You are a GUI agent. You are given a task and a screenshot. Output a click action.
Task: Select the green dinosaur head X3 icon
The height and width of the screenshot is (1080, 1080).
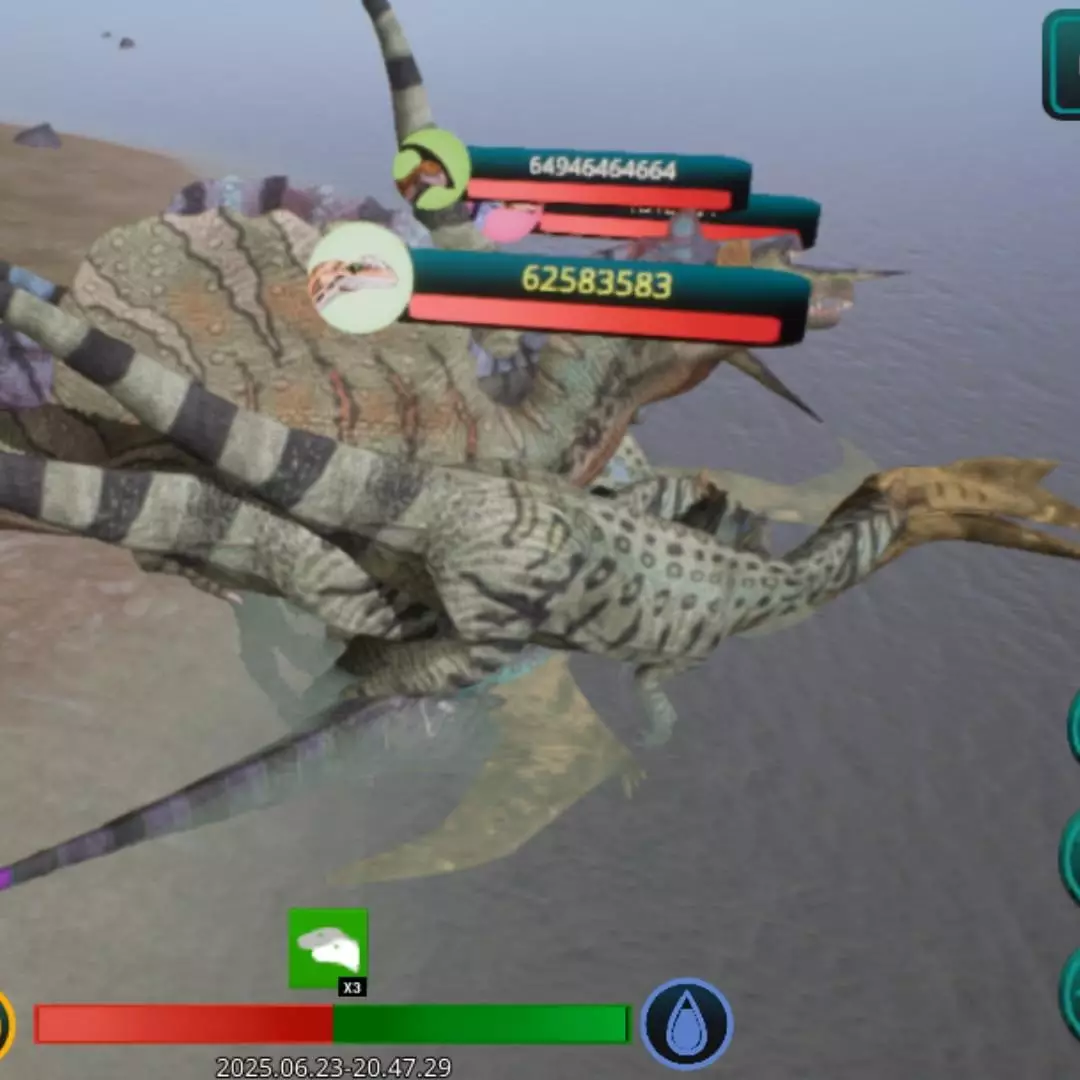coord(328,949)
